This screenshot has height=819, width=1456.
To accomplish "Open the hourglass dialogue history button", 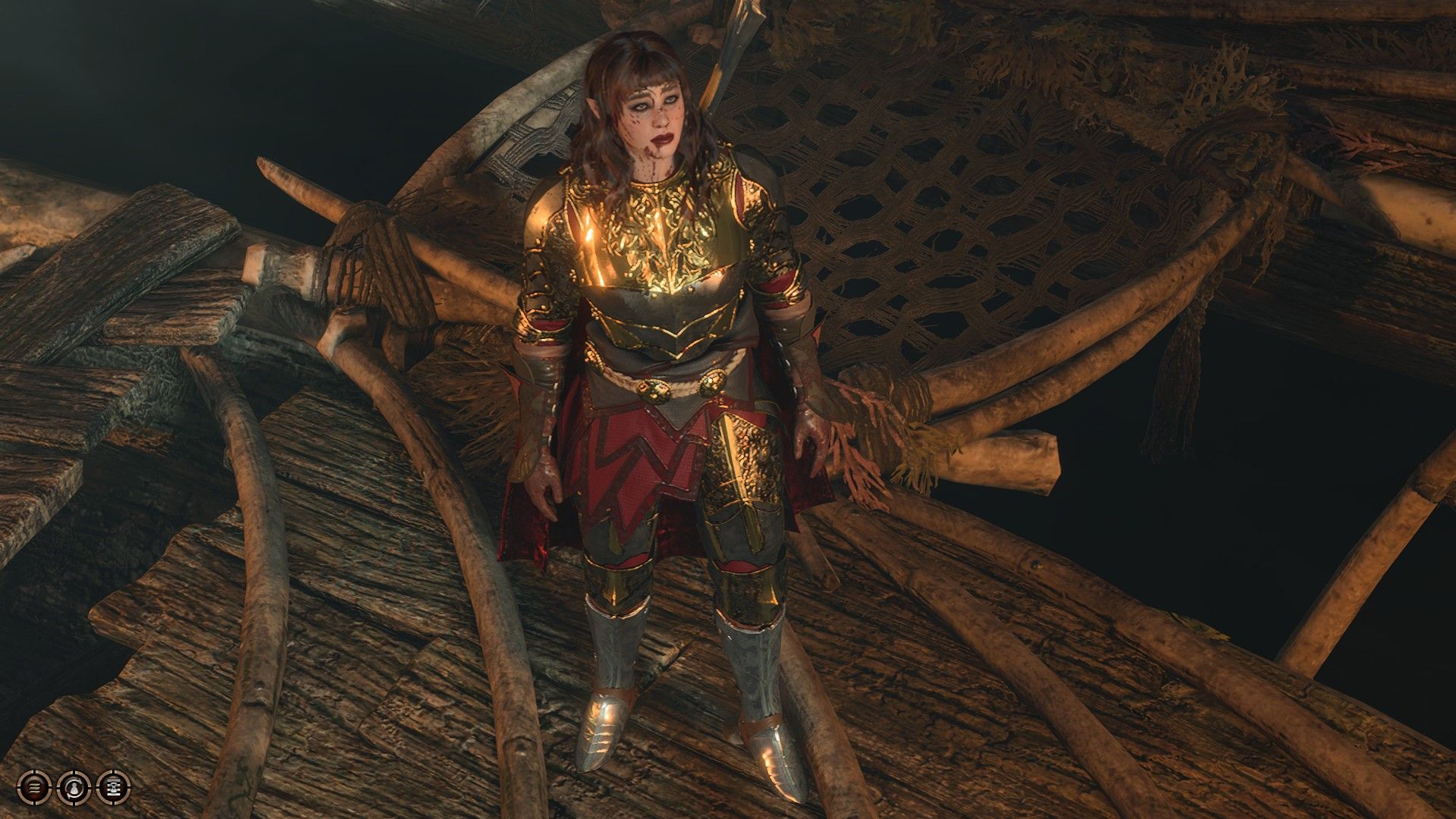I will (x=114, y=787).
